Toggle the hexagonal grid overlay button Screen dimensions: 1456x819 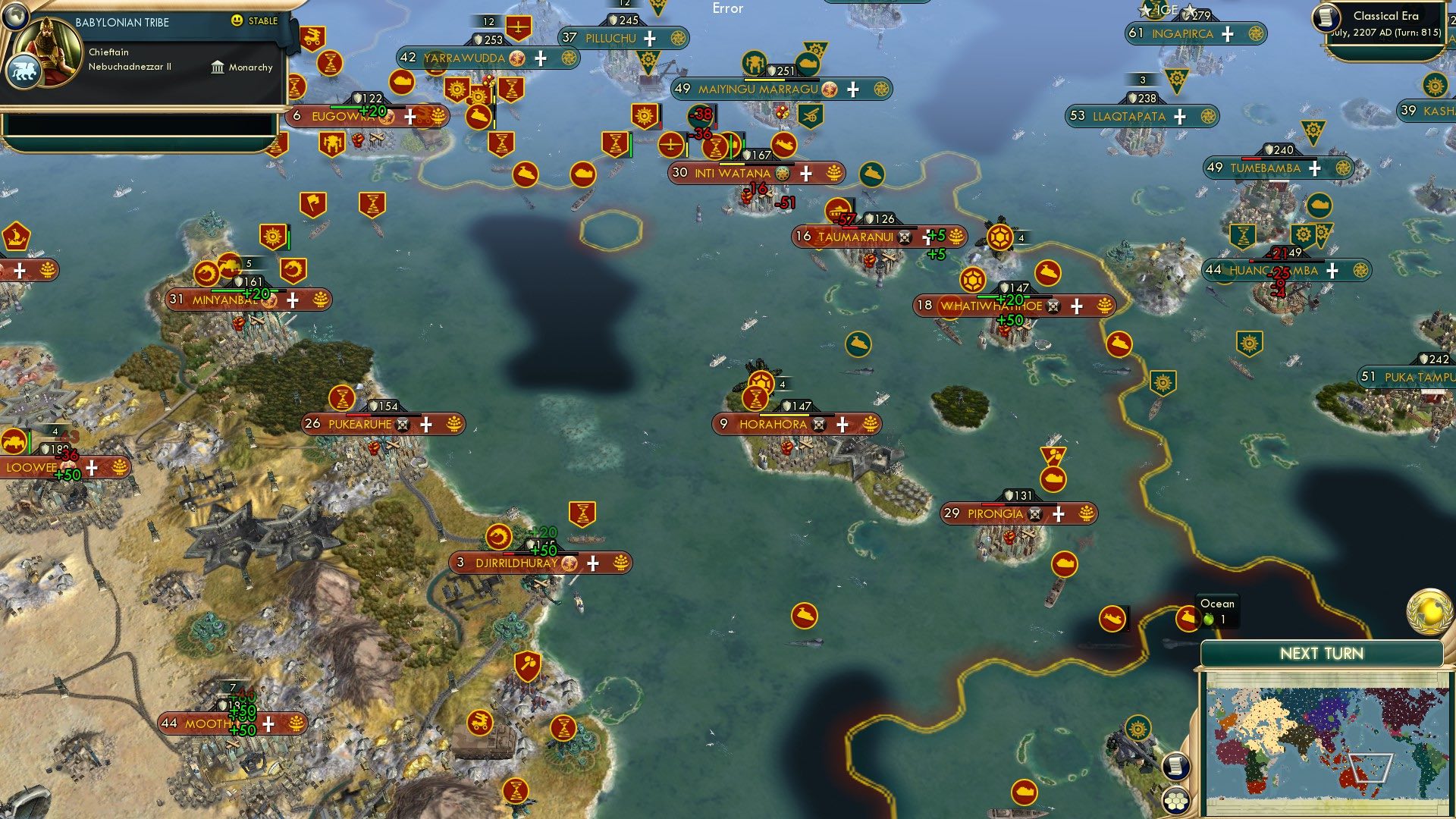pyautogui.click(x=1177, y=801)
